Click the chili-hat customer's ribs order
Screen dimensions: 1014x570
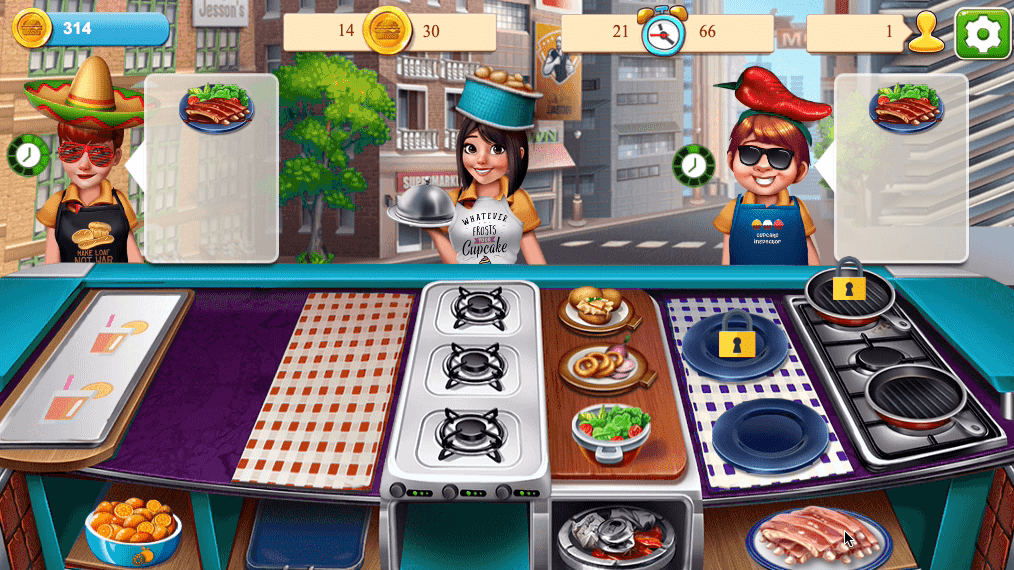906,108
